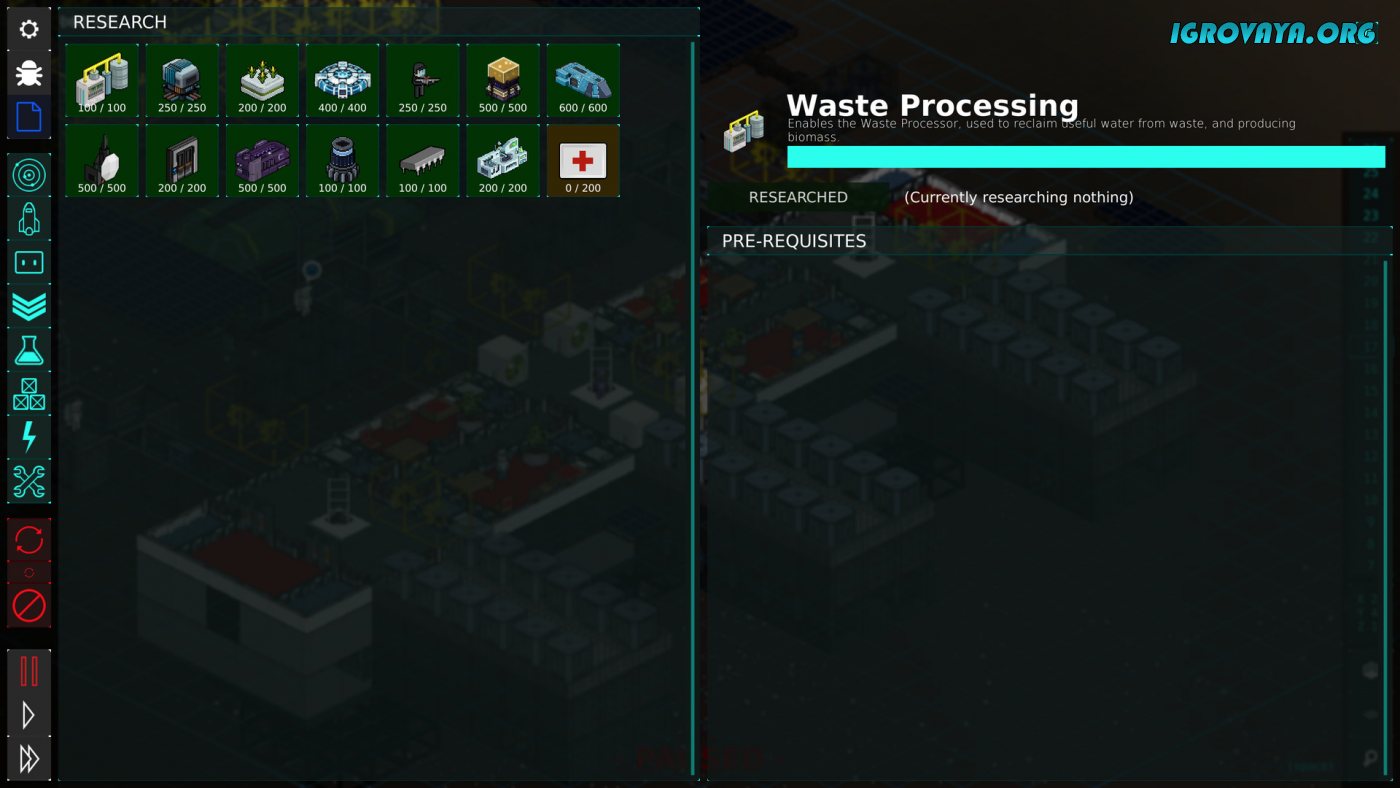
Task: Show the power lightning bolt overlay
Action: coord(29,437)
